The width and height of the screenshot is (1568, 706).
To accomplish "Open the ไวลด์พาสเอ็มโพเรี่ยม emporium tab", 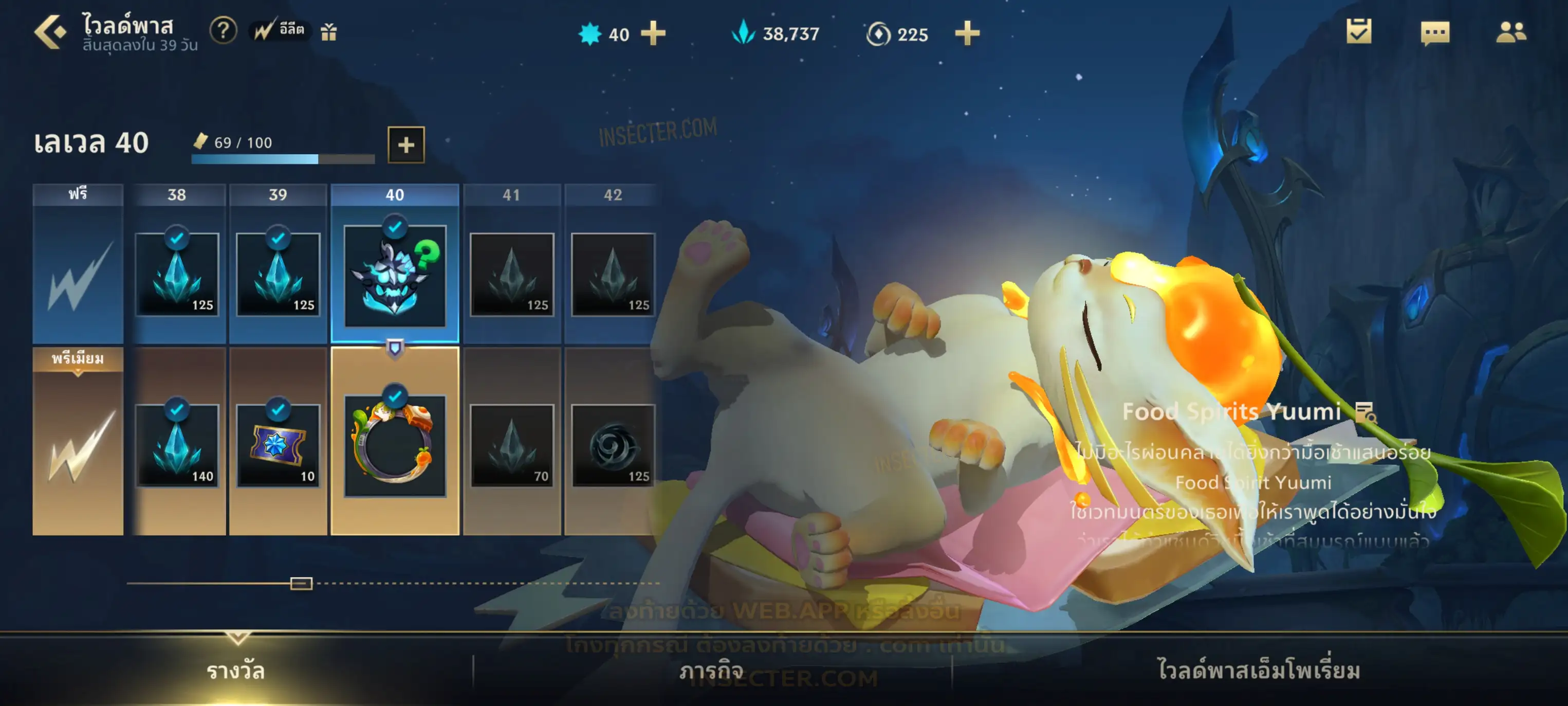I will pos(1259,671).
